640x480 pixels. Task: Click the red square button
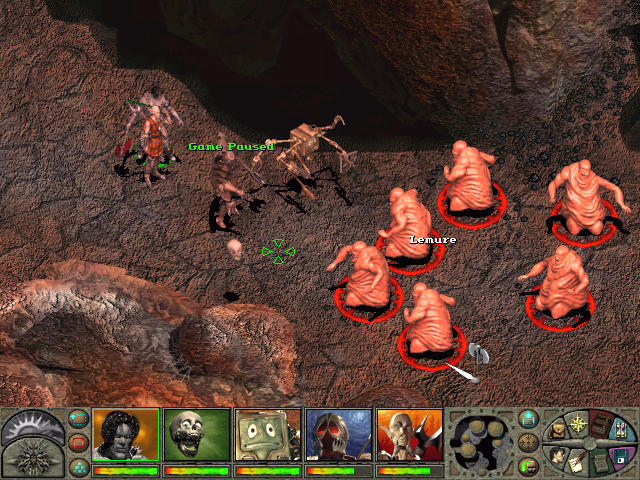78,442
